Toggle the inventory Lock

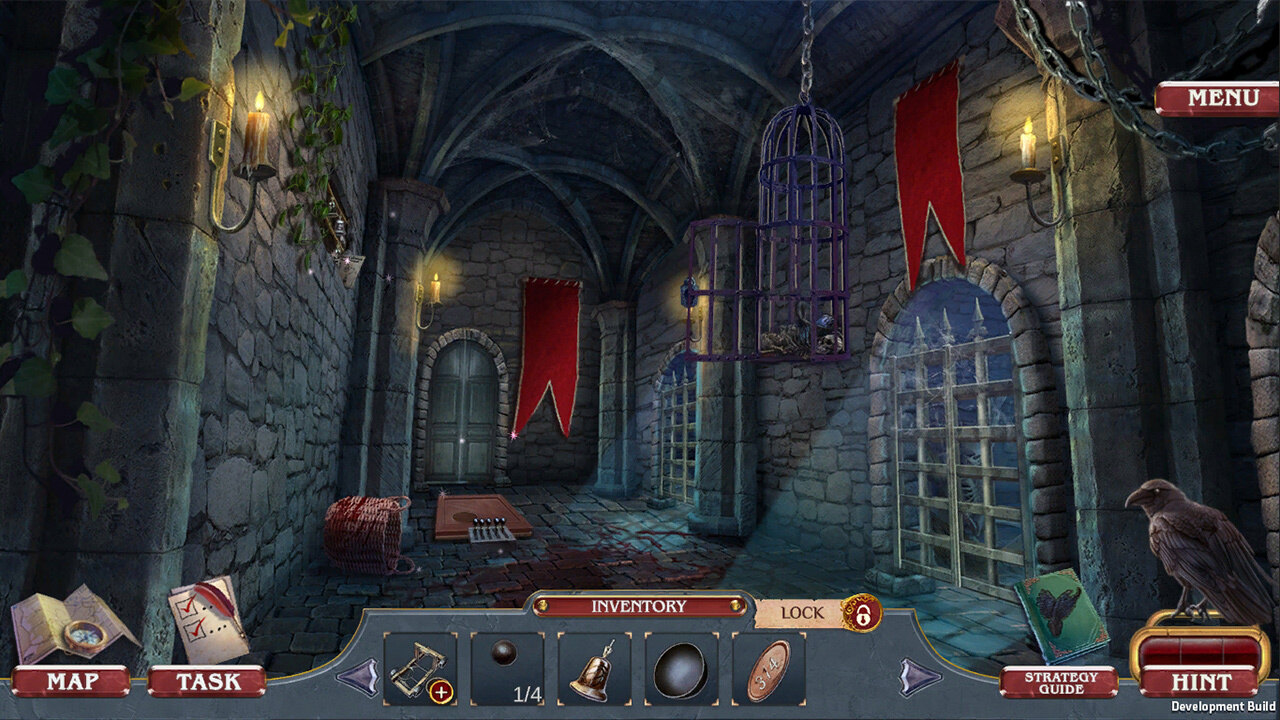tap(860, 612)
